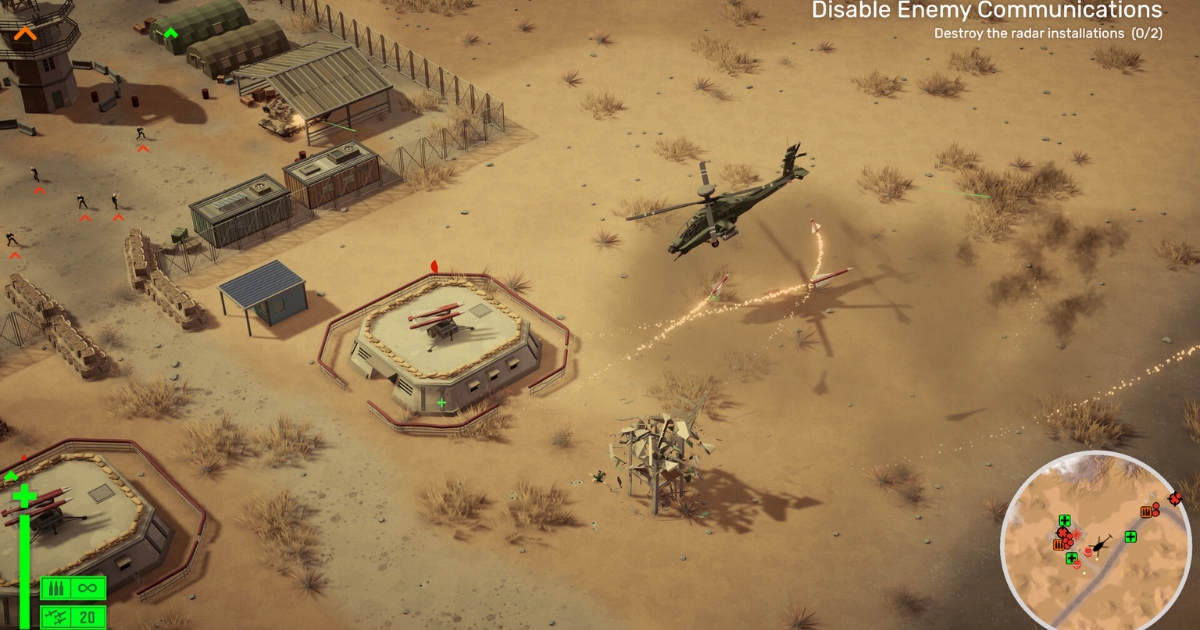Click the helicopter marker on the minimap
Viewport: 1200px width, 630px height.
(x=1099, y=544)
